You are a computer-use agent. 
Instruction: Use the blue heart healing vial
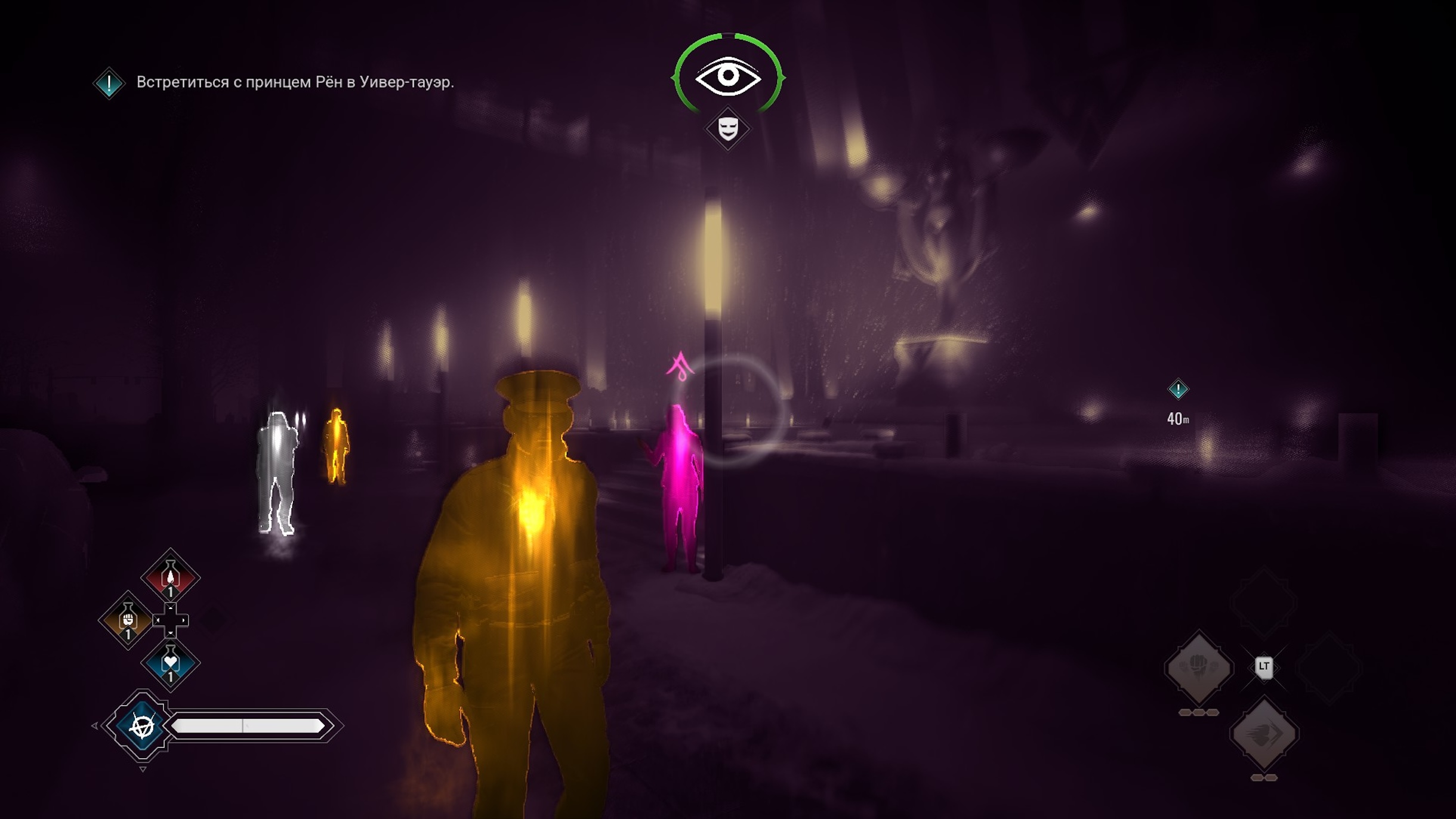pyautogui.click(x=170, y=663)
